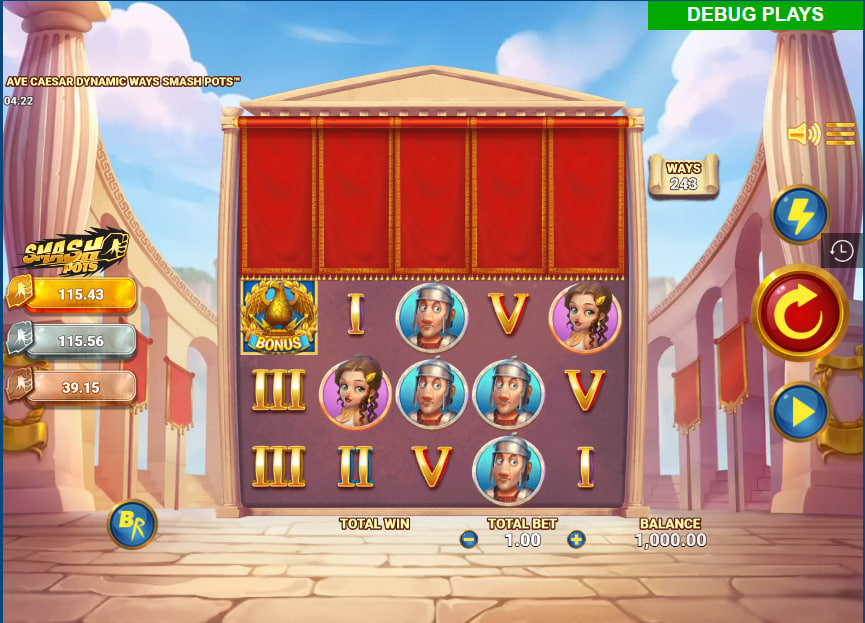Screen dimensions: 865x623
Task: Activate the lightning bolt turbo button
Action: click(800, 214)
